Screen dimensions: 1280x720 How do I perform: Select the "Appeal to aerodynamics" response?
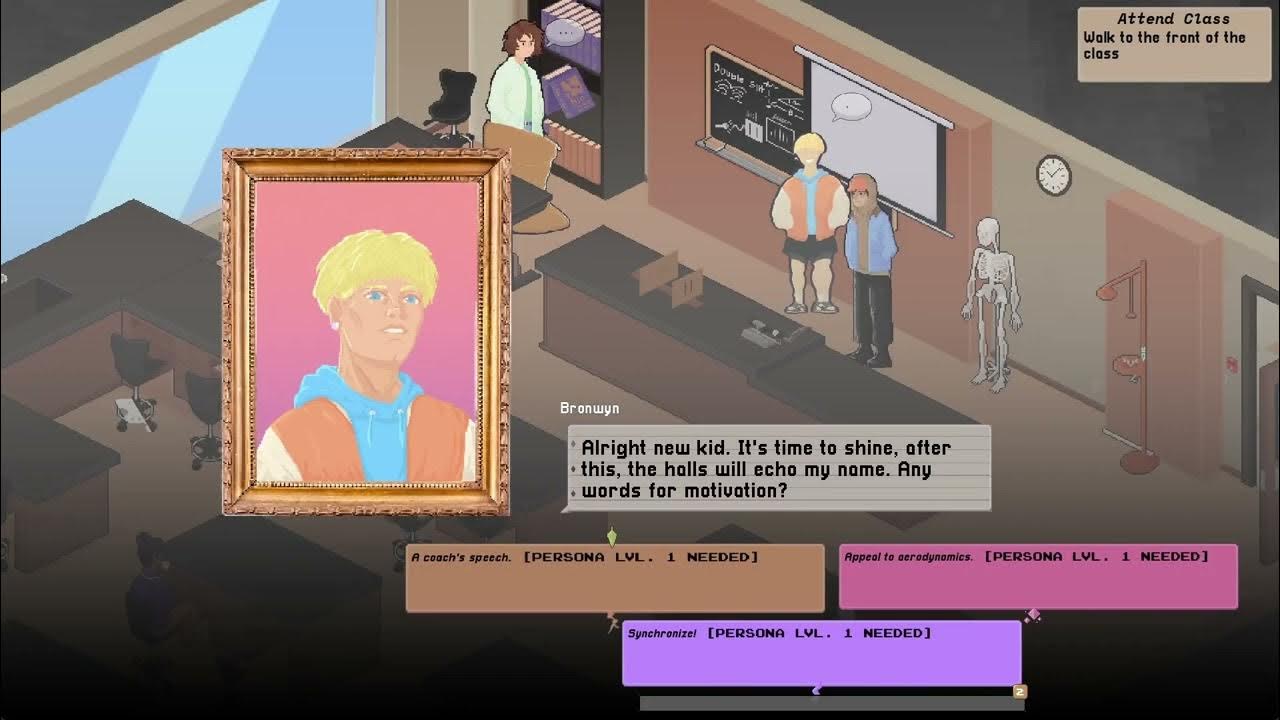[1038, 577]
